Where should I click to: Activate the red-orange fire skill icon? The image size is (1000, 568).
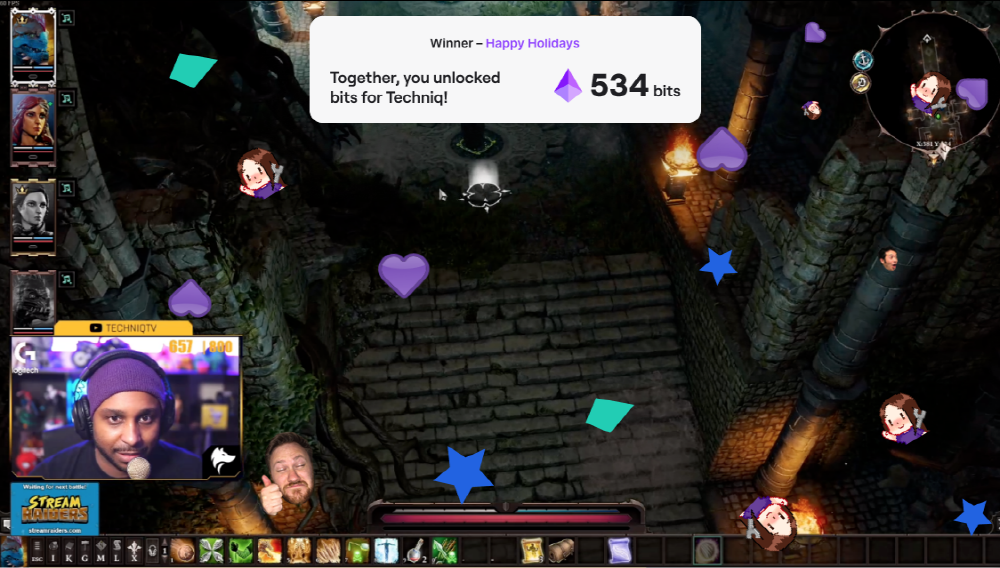tap(270, 551)
